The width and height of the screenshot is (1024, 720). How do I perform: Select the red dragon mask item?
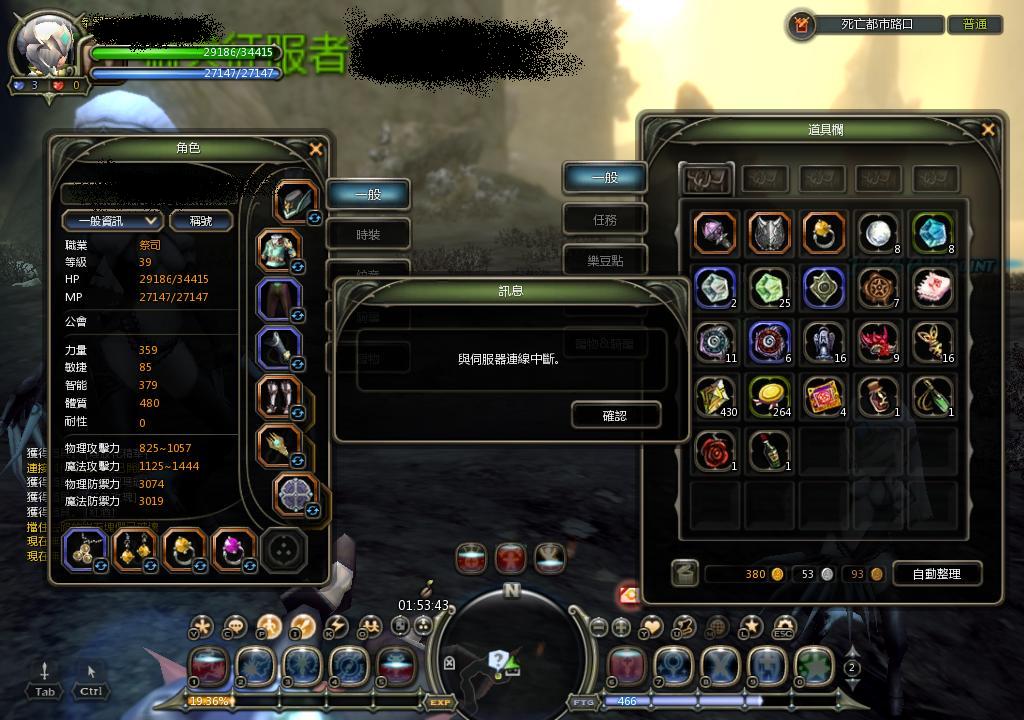tap(879, 342)
